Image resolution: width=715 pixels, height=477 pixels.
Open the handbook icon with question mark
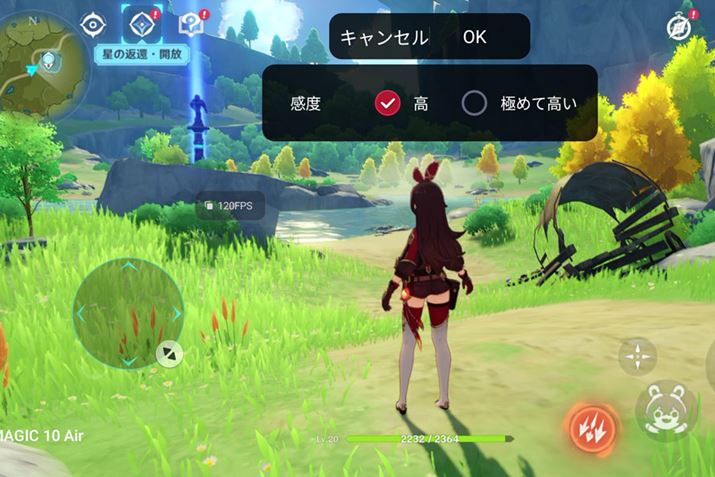190,25
